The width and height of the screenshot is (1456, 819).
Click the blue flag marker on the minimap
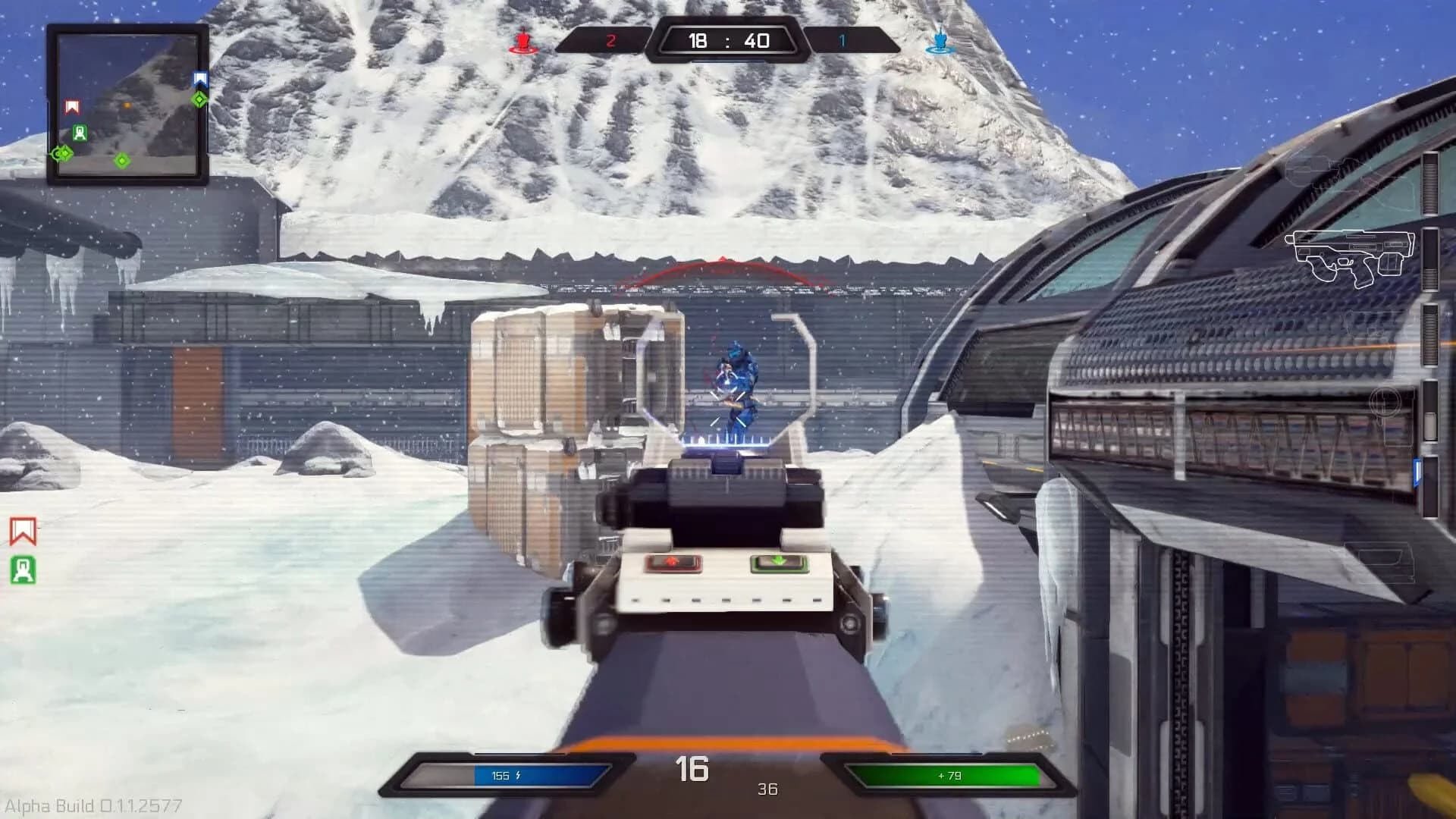pyautogui.click(x=199, y=78)
